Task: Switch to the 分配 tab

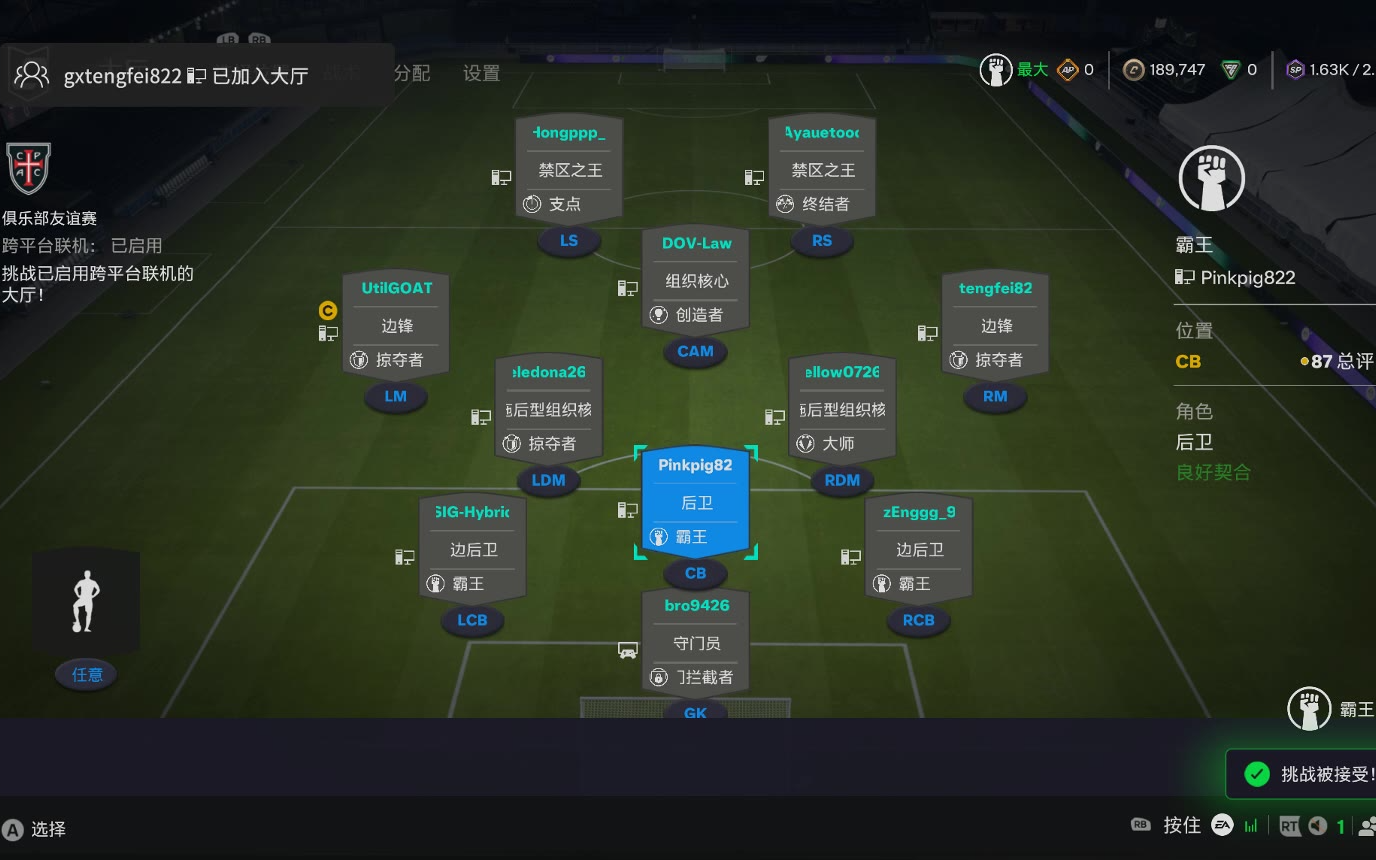Action: 411,73
